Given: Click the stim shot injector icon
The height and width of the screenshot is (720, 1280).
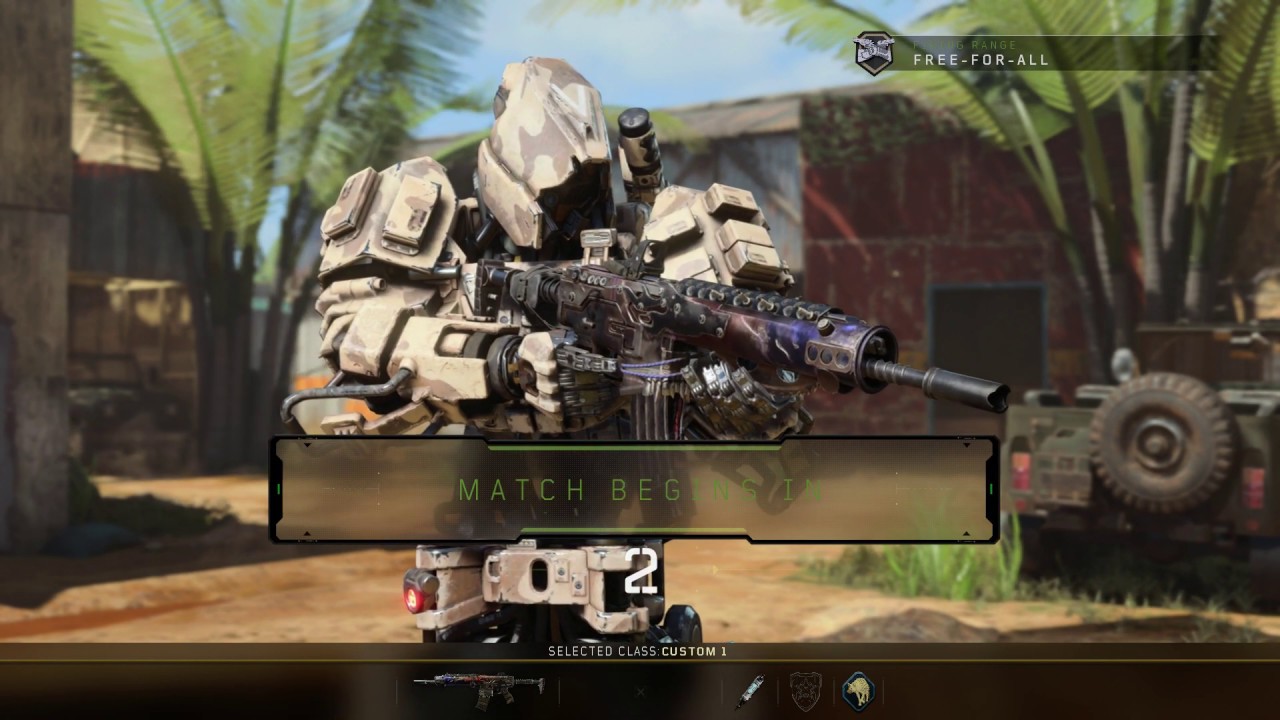Looking at the screenshot, I should coord(752,691).
